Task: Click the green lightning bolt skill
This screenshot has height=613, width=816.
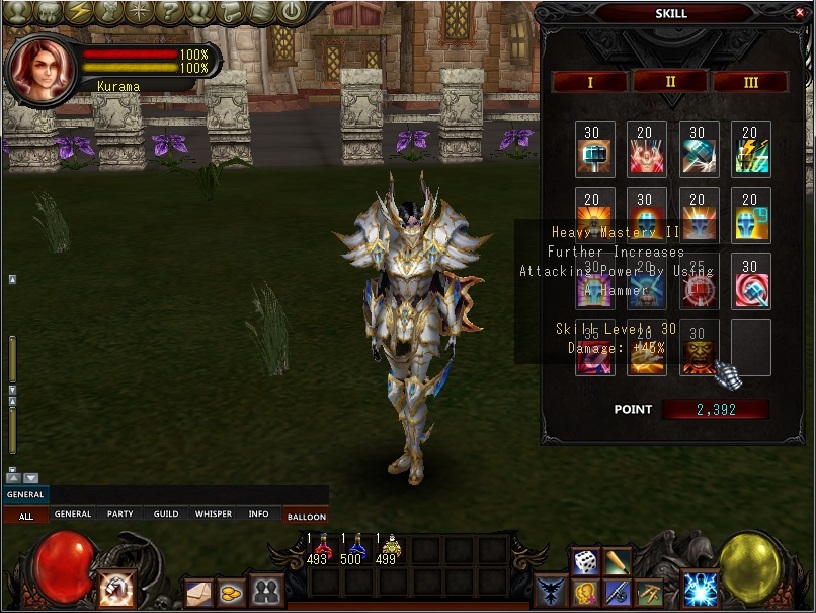Action: point(750,149)
